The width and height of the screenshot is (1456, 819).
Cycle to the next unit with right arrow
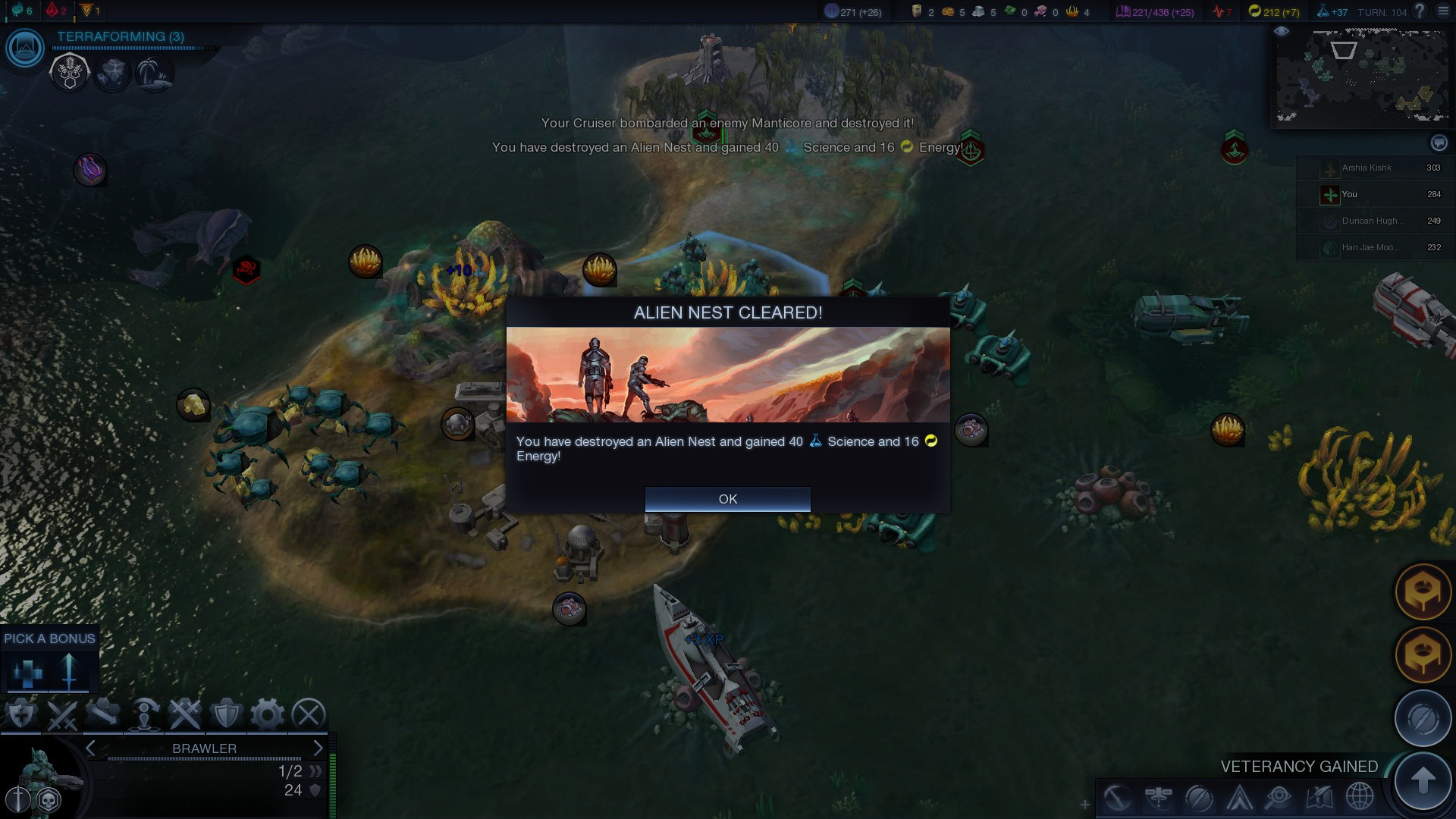pyautogui.click(x=318, y=748)
